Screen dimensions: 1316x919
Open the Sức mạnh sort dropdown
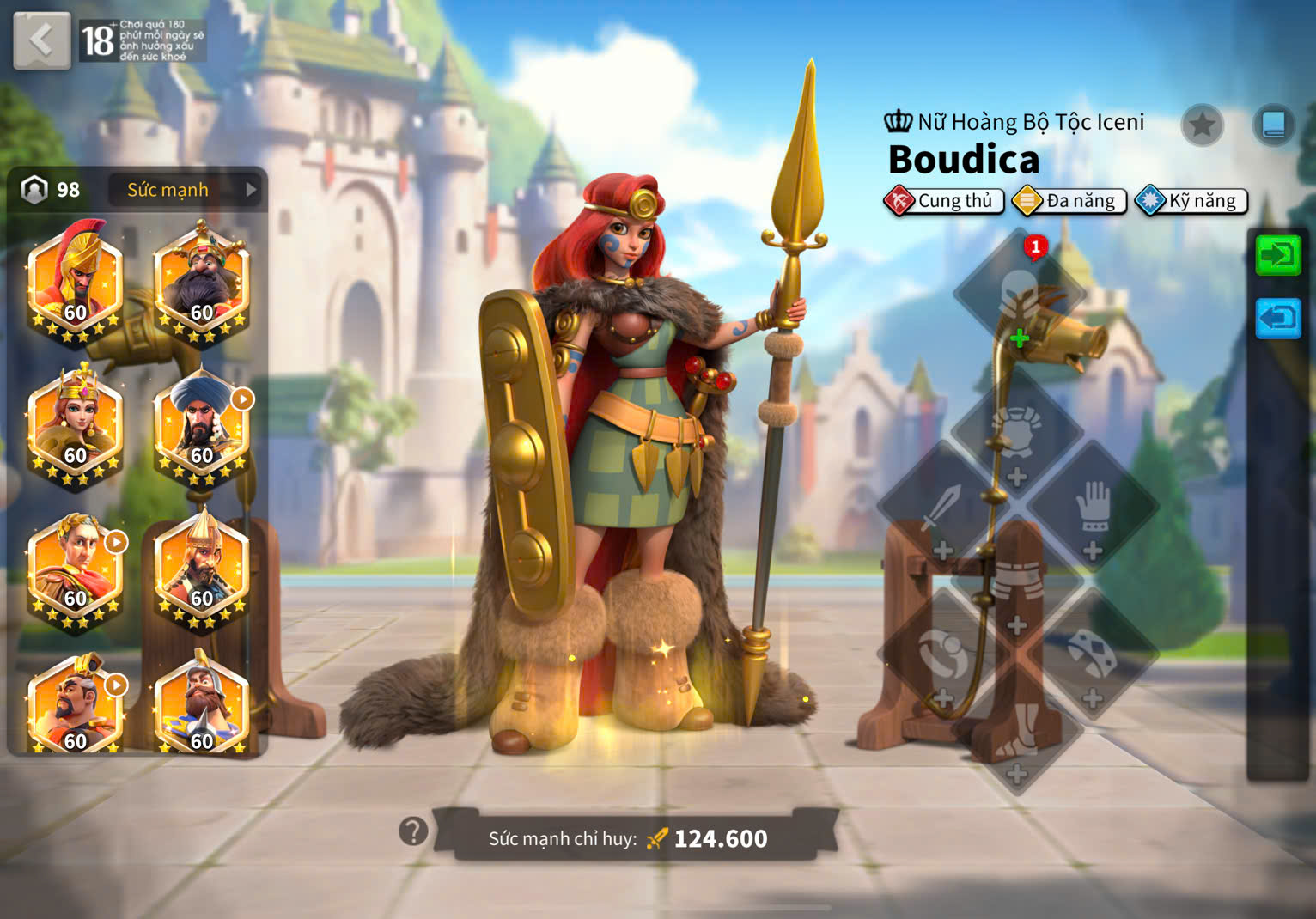[x=183, y=190]
